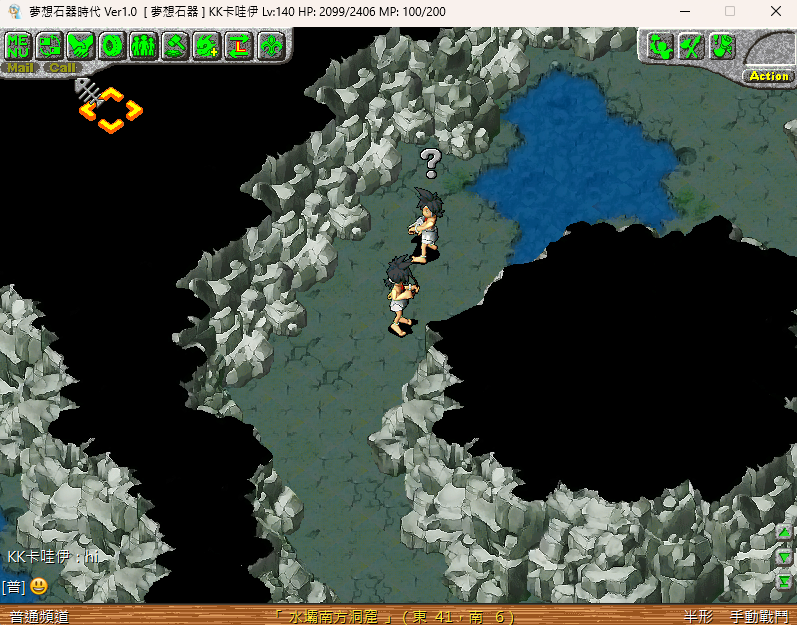This screenshot has height=625, width=797.
Task: Switch the 普通頻道 chat channel
Action: point(38,616)
